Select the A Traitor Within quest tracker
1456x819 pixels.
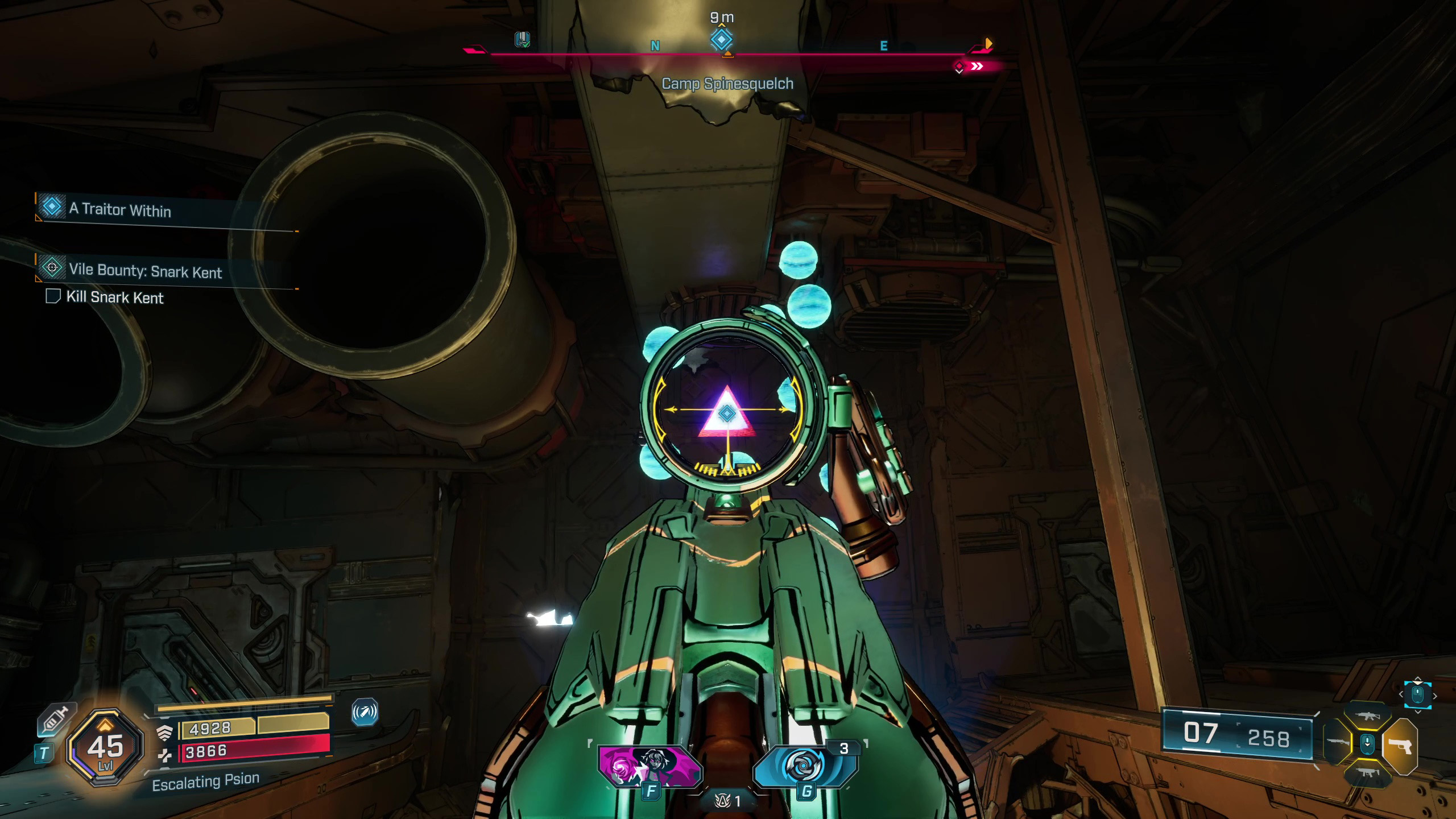tap(119, 209)
